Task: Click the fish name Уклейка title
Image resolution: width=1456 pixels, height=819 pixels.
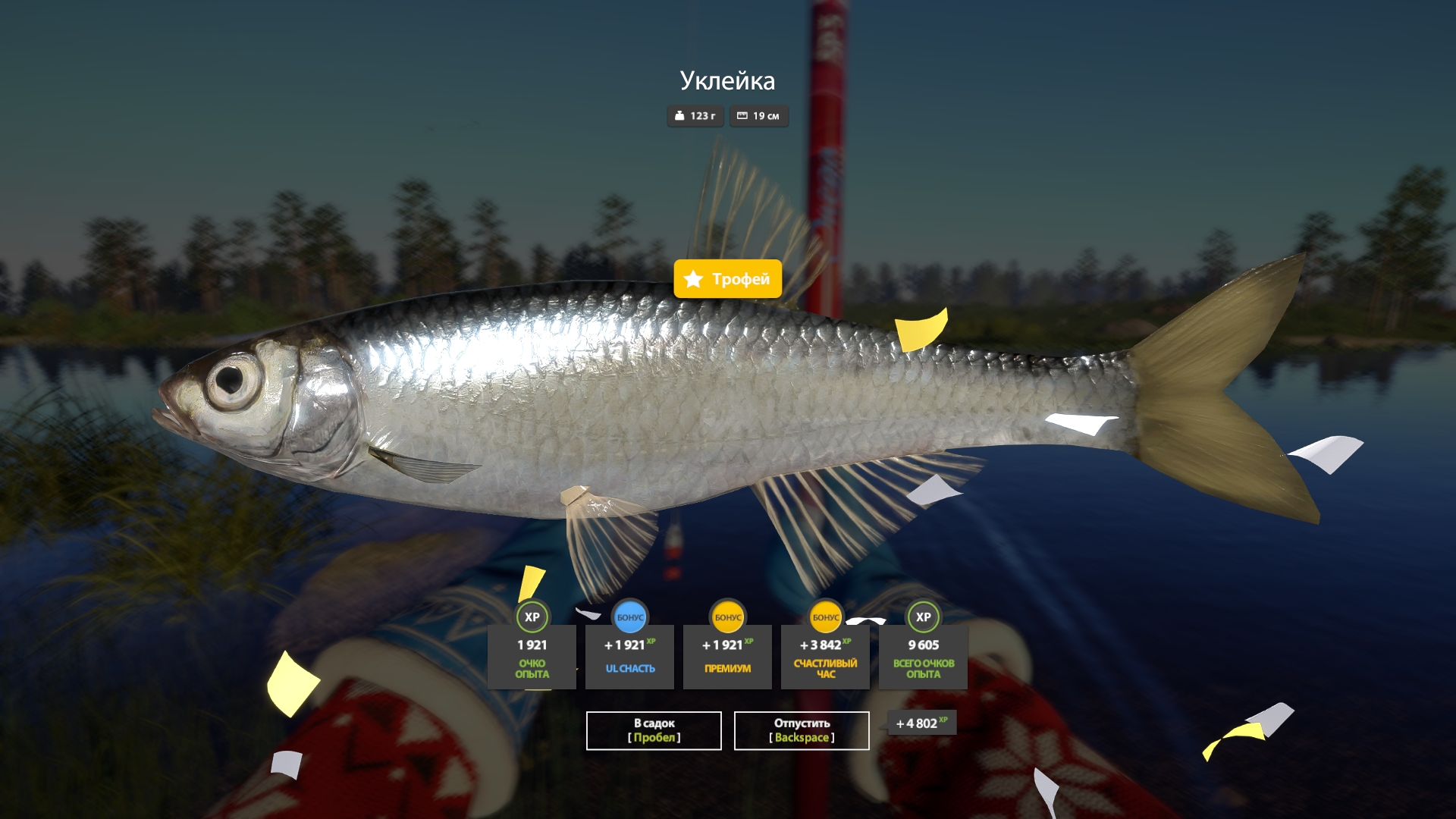Action: coord(726,79)
